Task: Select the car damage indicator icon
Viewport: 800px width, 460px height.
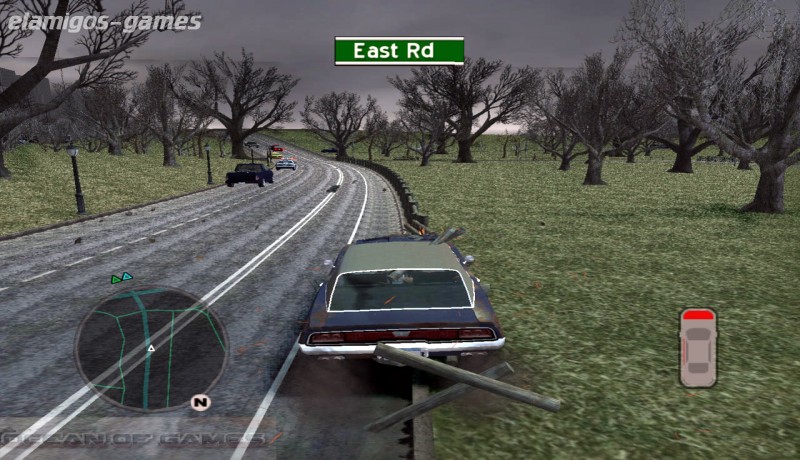Action: click(698, 347)
